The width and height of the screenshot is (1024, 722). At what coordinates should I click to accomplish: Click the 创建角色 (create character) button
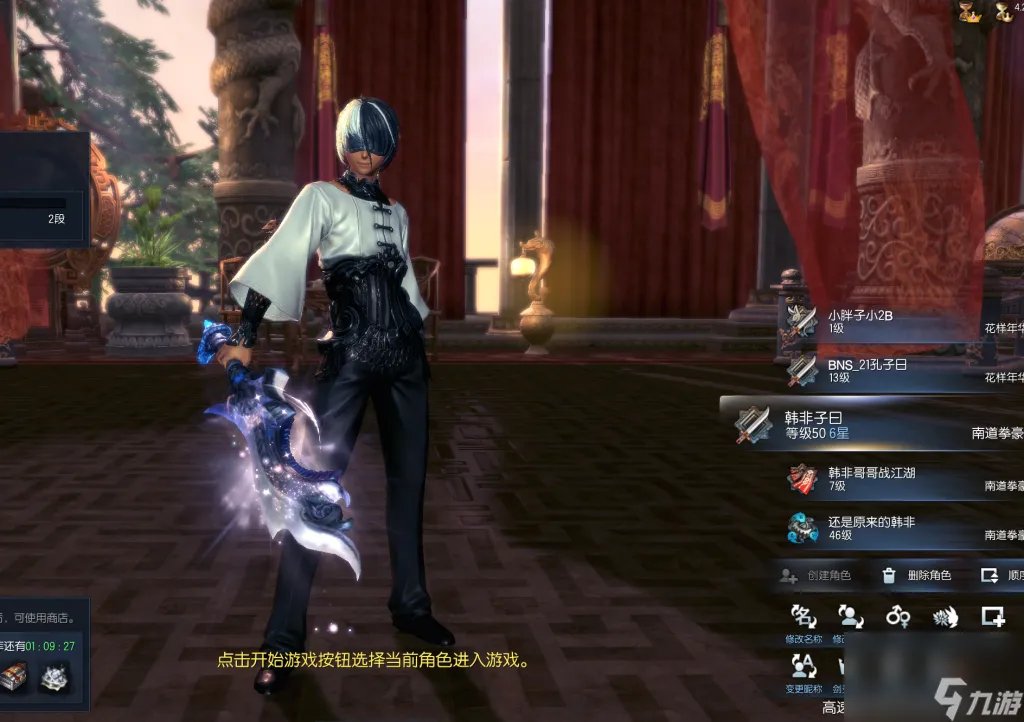(816, 575)
